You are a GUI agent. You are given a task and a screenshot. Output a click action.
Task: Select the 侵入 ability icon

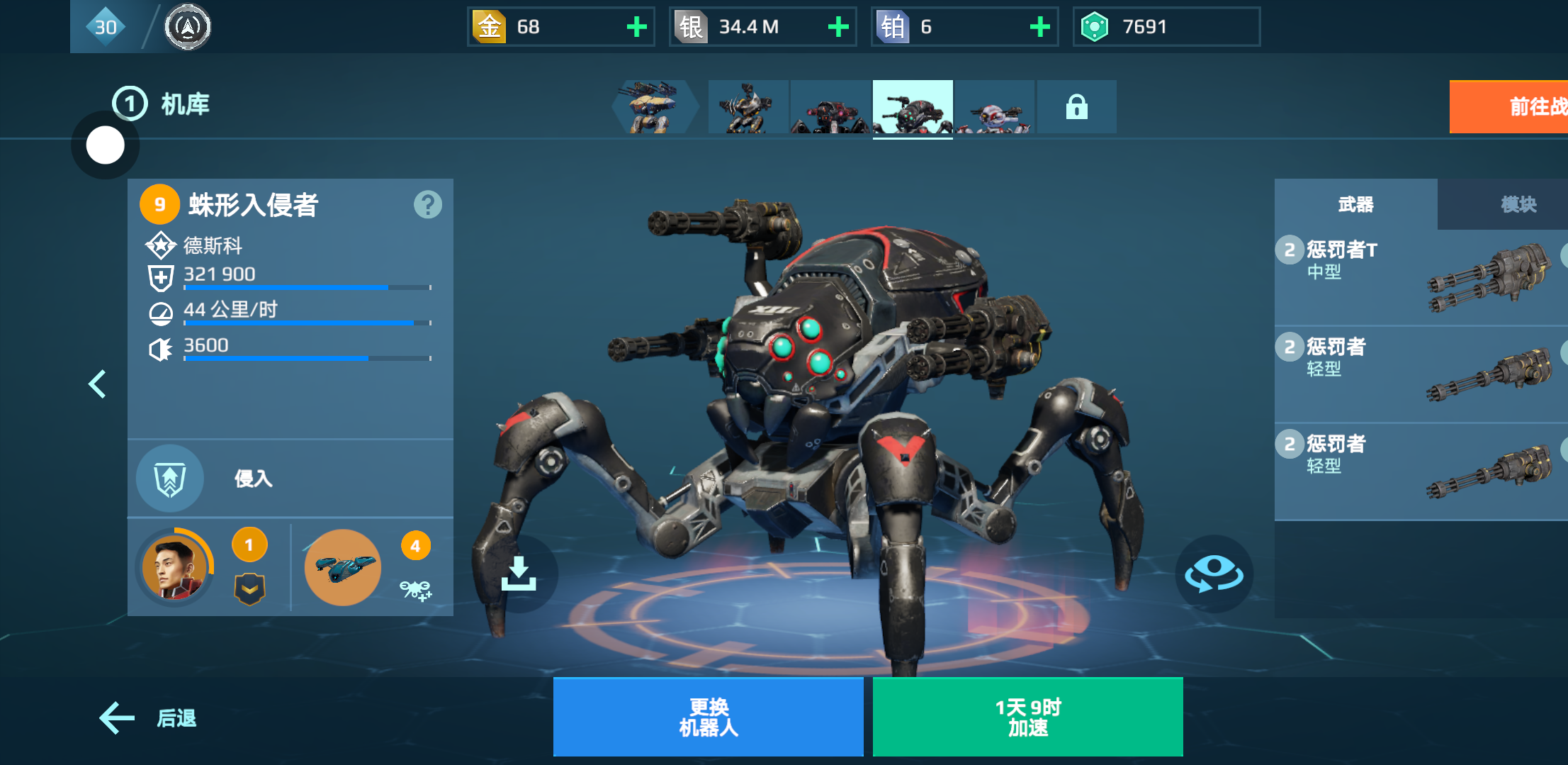[170, 479]
